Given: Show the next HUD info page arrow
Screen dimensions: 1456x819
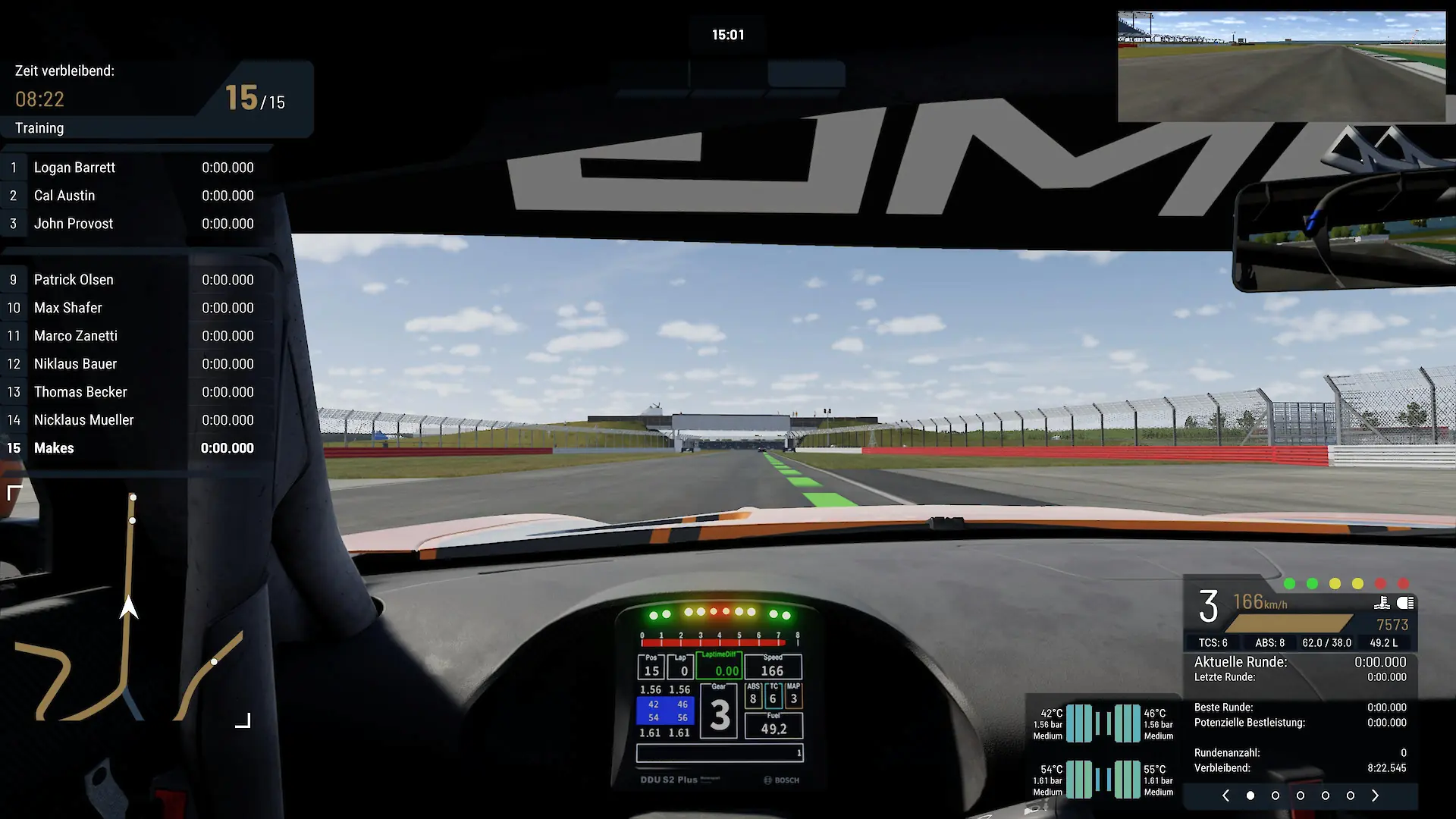Looking at the screenshot, I should (x=1375, y=795).
